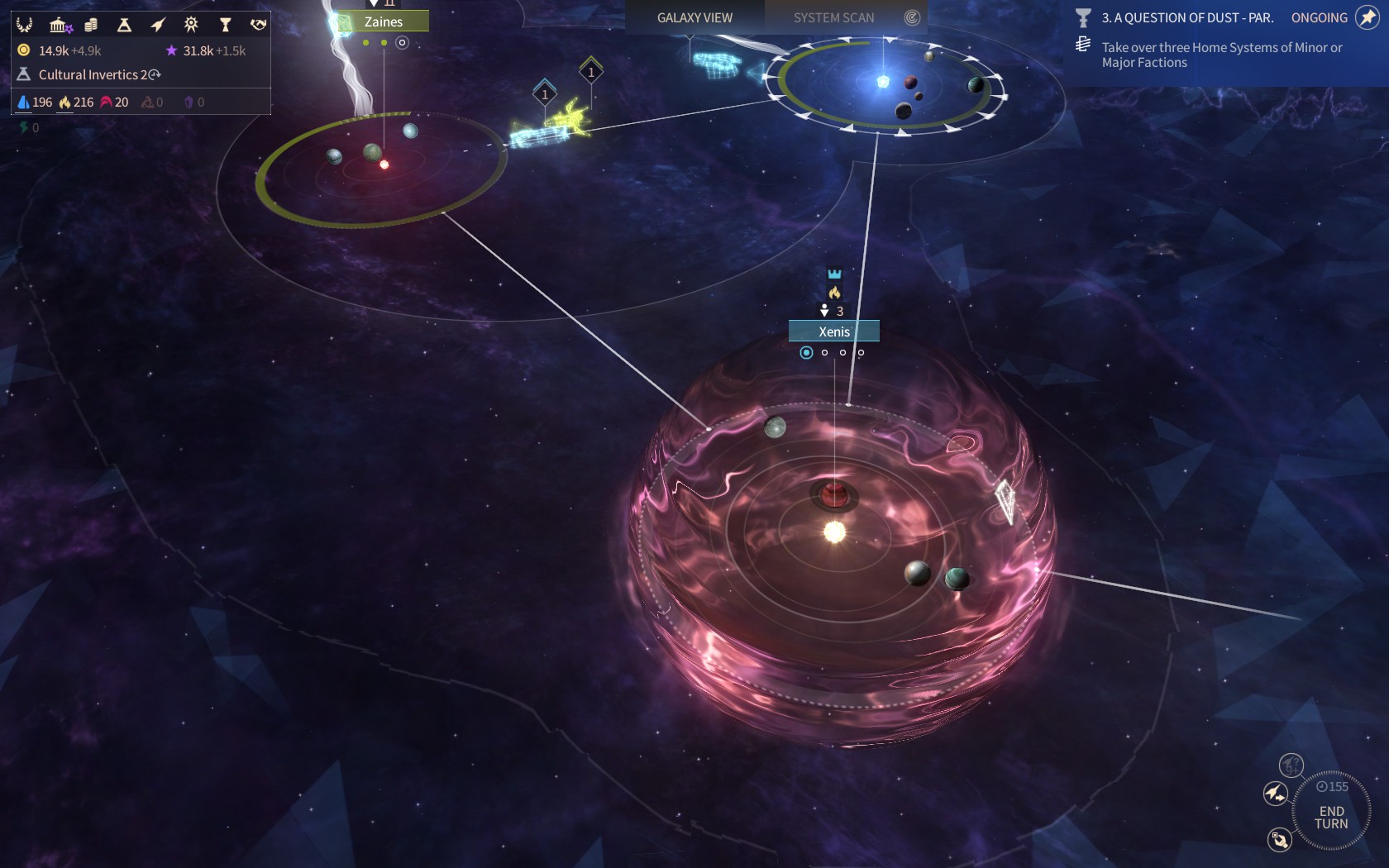Open the handshake diplomacy screen

258,25
